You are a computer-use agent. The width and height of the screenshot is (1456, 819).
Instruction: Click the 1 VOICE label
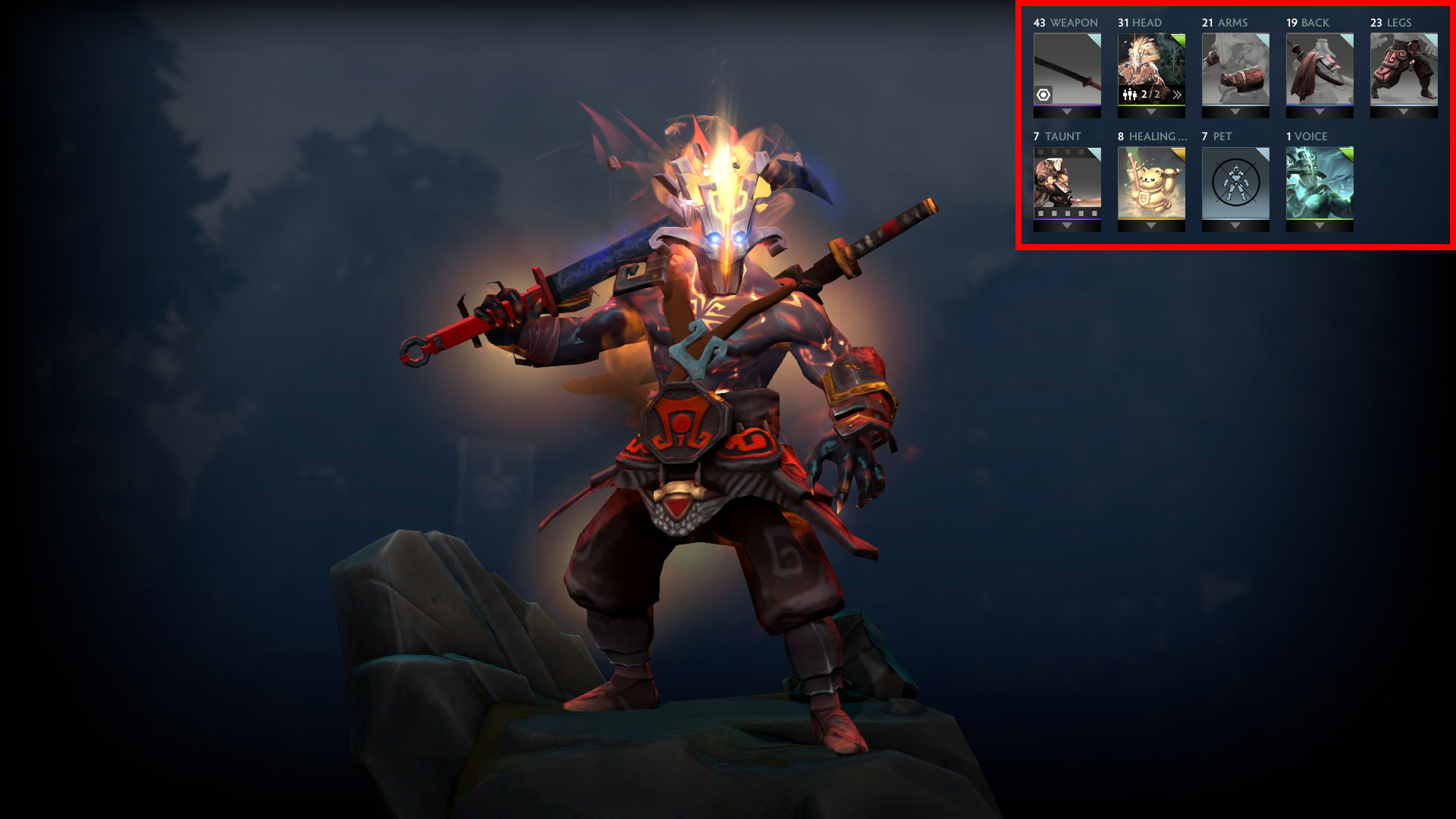(x=1307, y=136)
